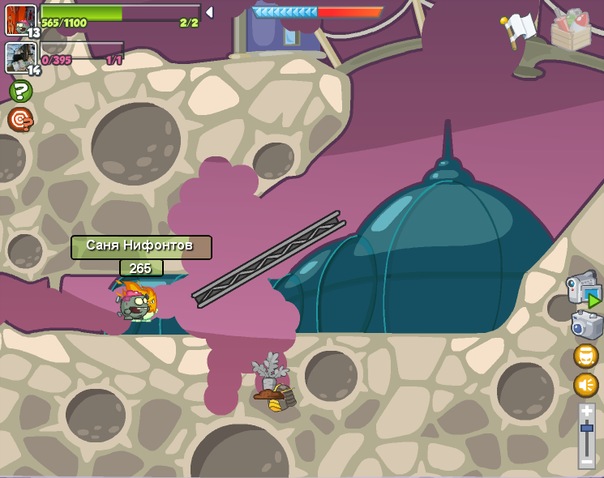
Task: Open the green question mark help
Action: pos(20,91)
